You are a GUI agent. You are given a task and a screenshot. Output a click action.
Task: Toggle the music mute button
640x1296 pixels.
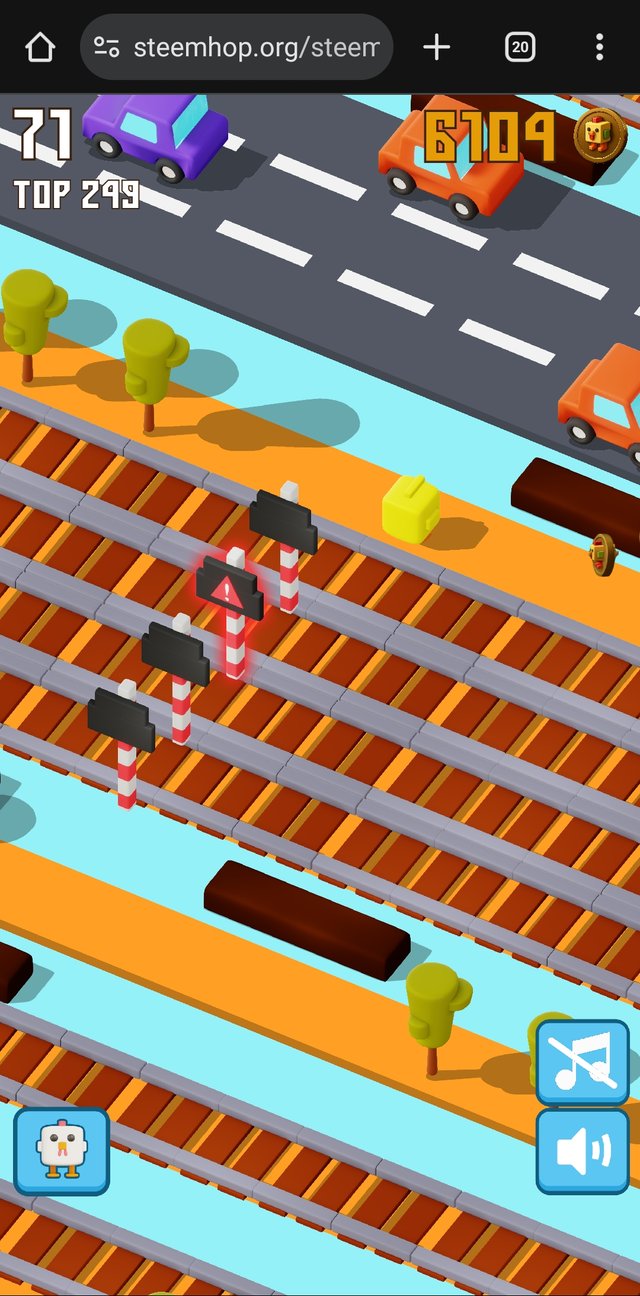583,1060
